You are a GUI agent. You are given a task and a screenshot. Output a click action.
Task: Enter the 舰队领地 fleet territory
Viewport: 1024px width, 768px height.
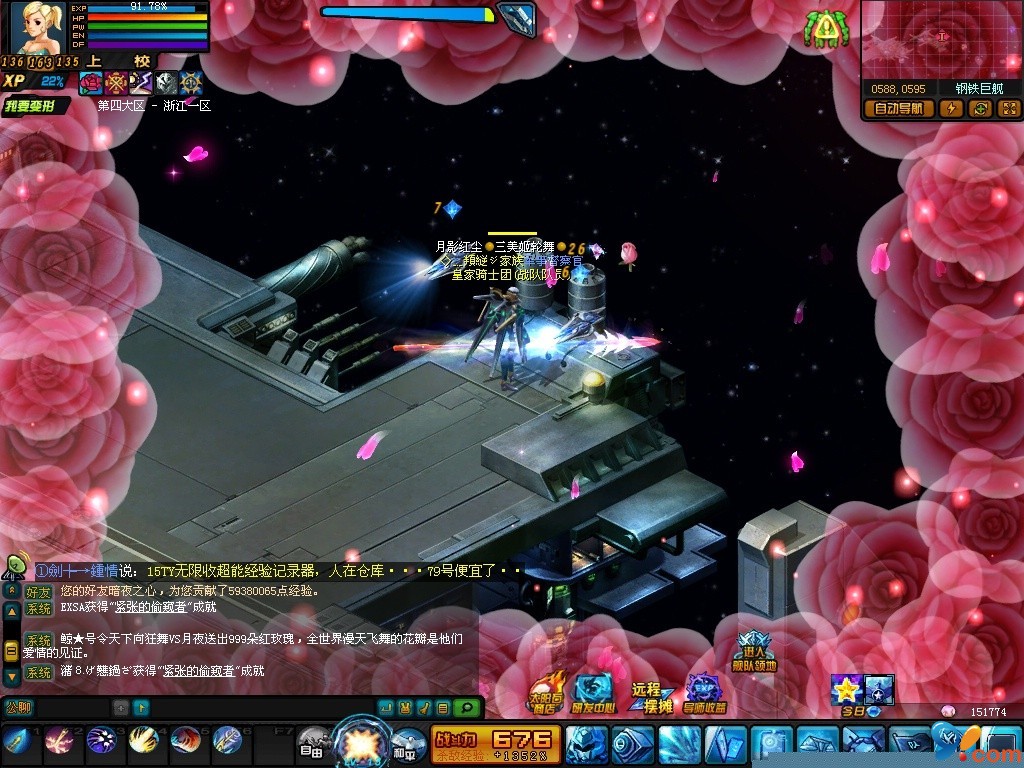pos(754,652)
